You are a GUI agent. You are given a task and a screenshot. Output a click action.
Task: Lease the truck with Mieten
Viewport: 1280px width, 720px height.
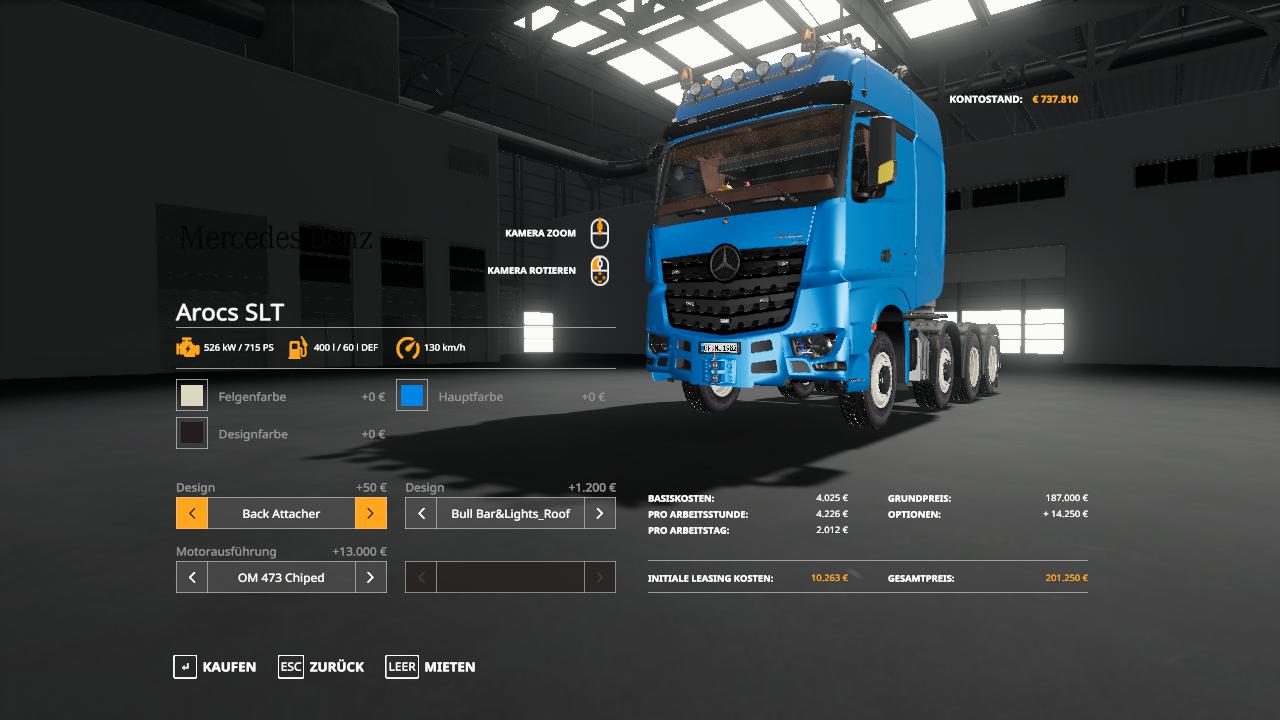tap(430, 667)
